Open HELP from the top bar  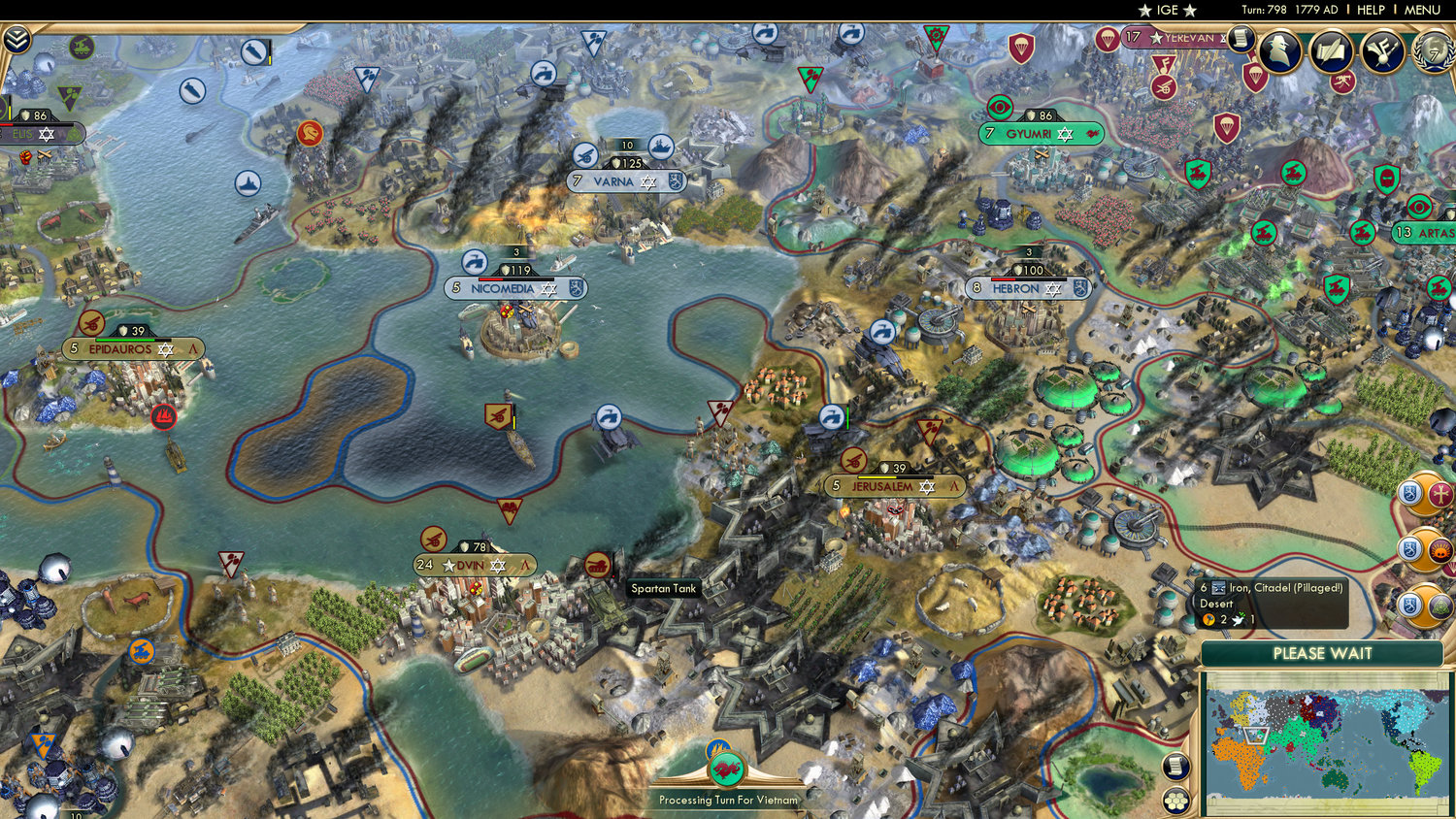(1371, 11)
